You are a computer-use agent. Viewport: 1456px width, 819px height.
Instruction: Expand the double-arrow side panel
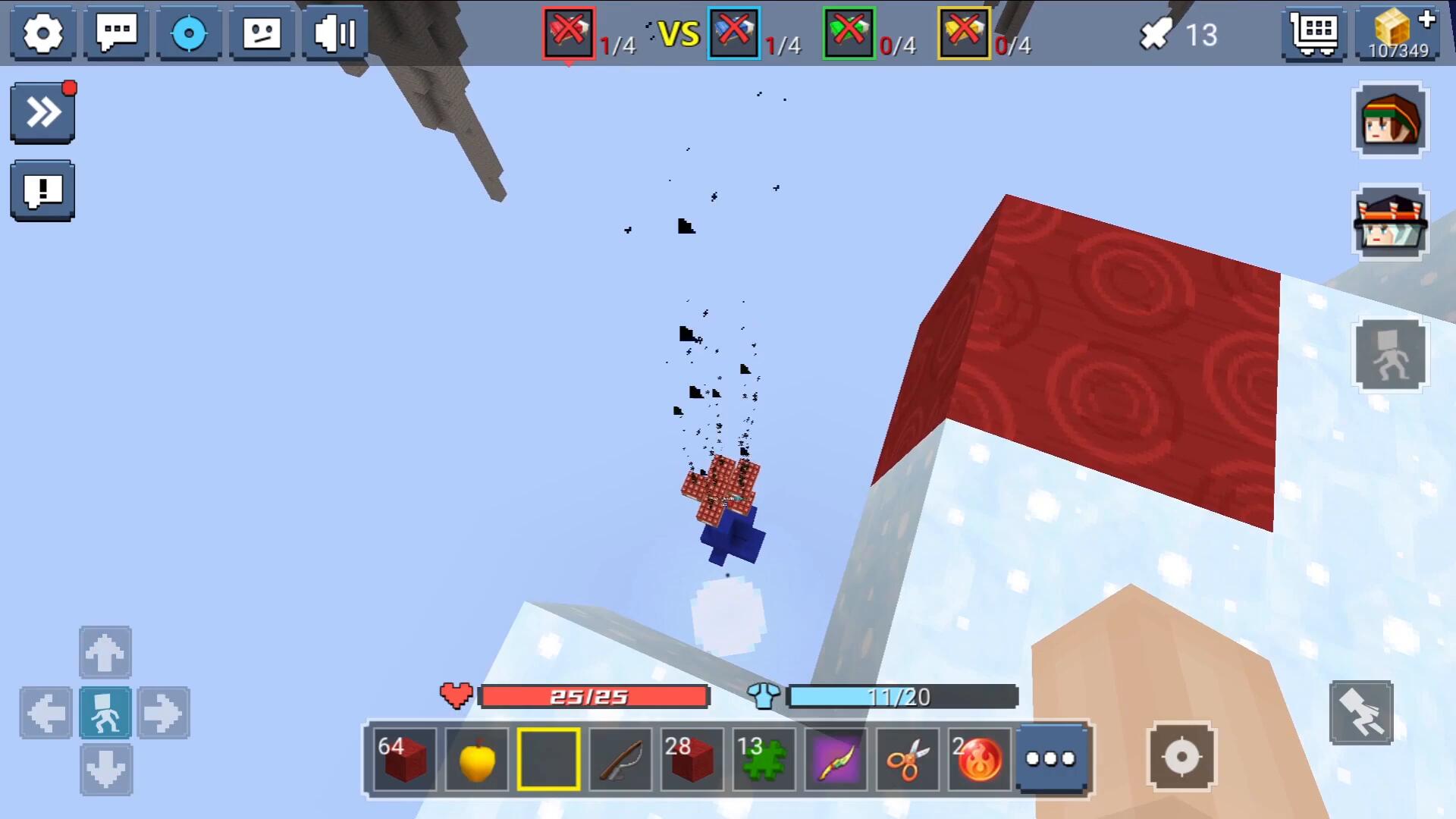pyautogui.click(x=42, y=113)
